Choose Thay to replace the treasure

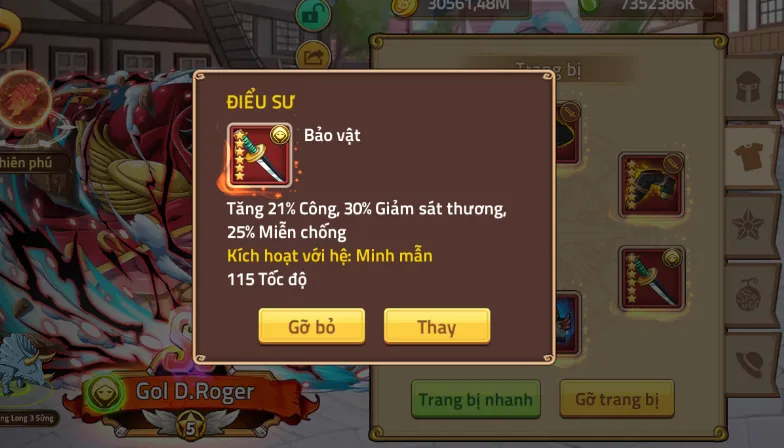pyautogui.click(x=436, y=326)
